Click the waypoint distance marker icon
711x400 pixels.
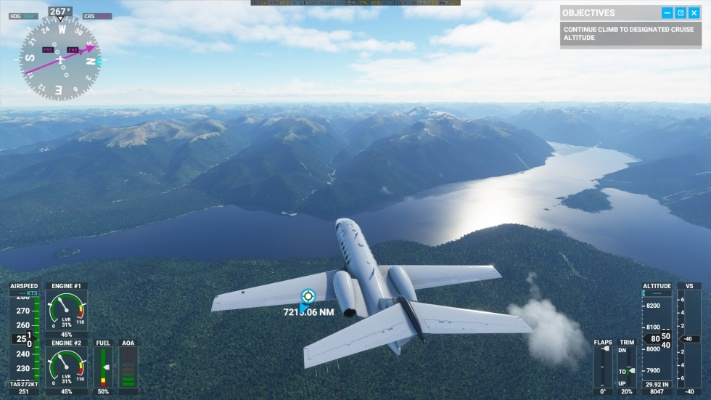point(308,296)
